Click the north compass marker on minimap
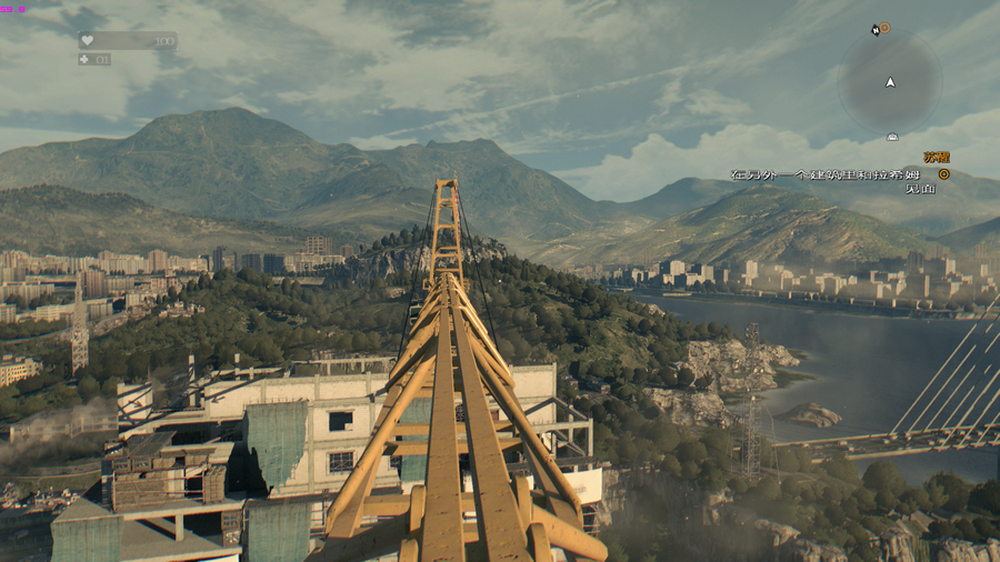The height and width of the screenshot is (562, 1000). pyautogui.click(x=875, y=30)
